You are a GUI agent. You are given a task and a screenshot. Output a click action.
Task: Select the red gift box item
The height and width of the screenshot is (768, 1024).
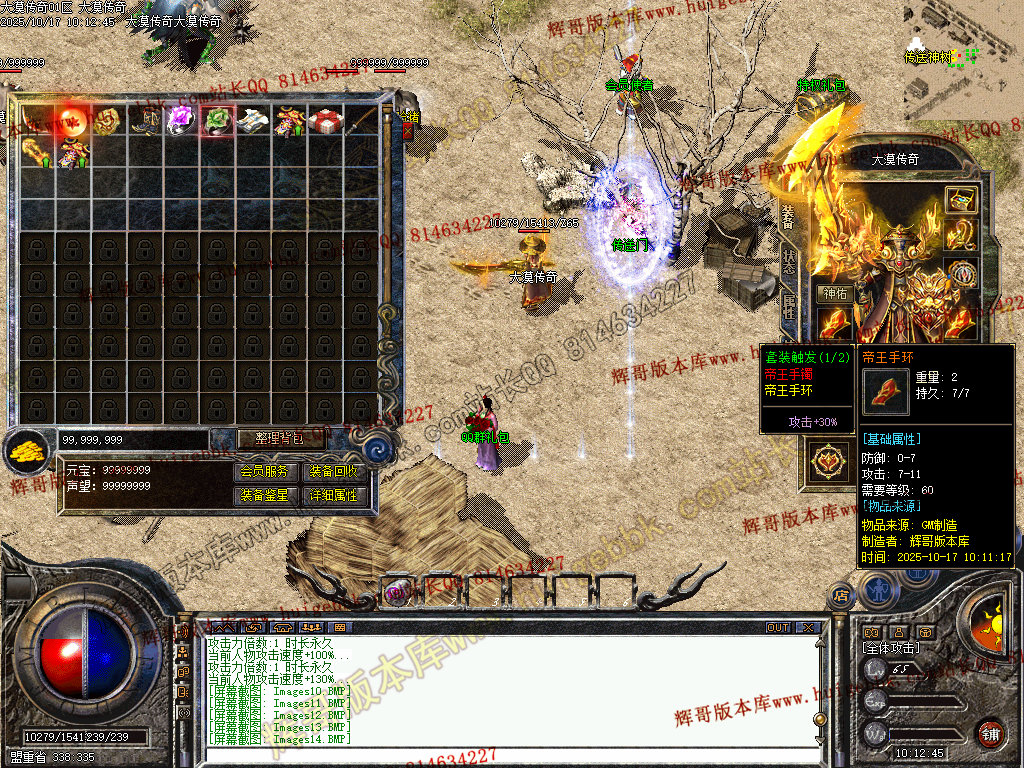pyautogui.click(x=325, y=121)
